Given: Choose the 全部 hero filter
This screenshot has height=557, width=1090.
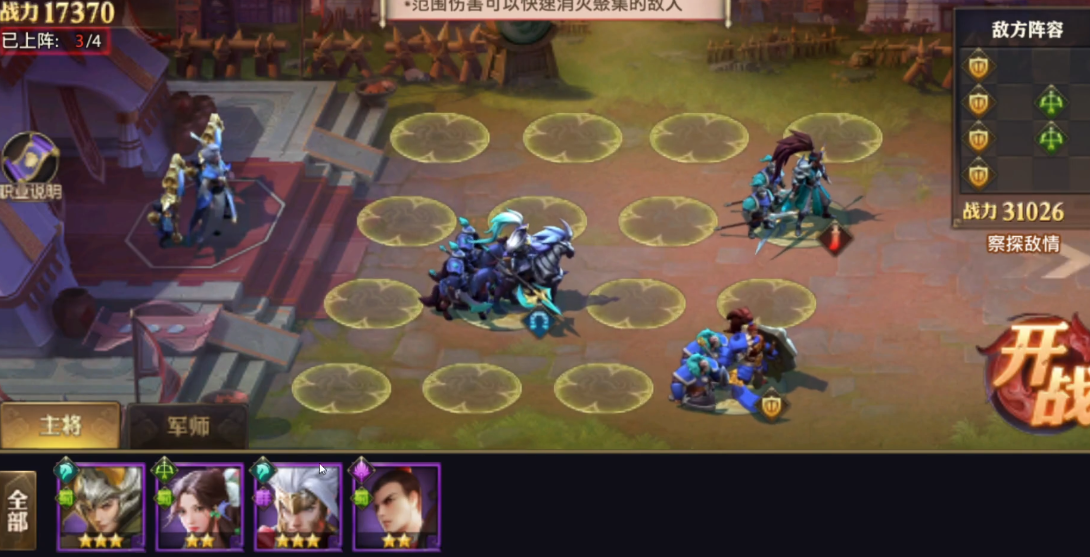Looking at the screenshot, I should click(18, 511).
